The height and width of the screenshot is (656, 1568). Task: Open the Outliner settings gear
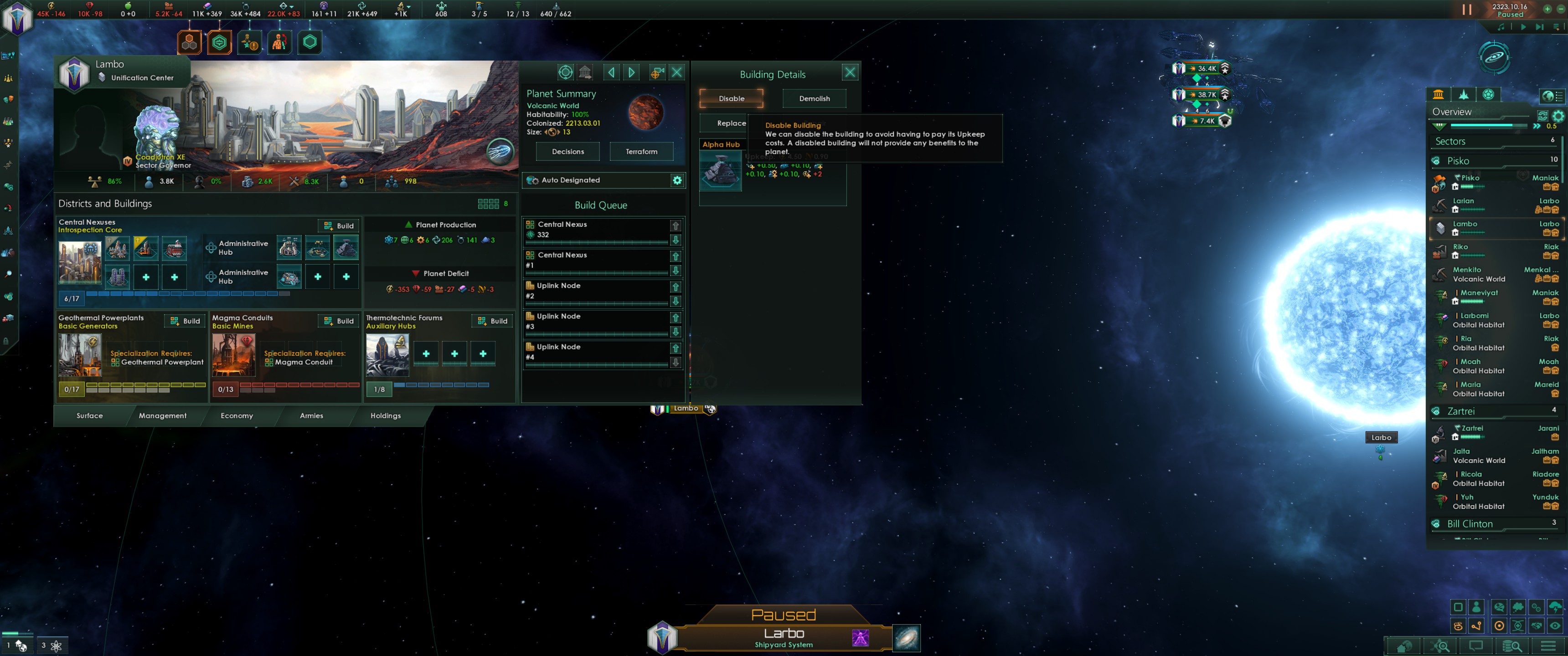click(x=1558, y=116)
